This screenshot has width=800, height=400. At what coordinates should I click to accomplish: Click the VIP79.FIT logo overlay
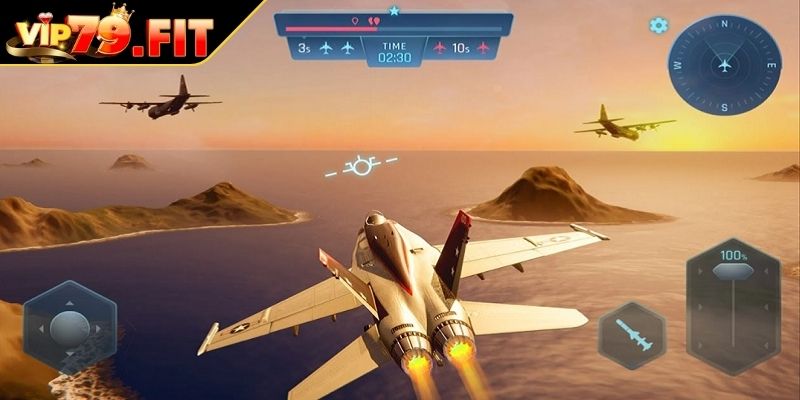[110, 35]
